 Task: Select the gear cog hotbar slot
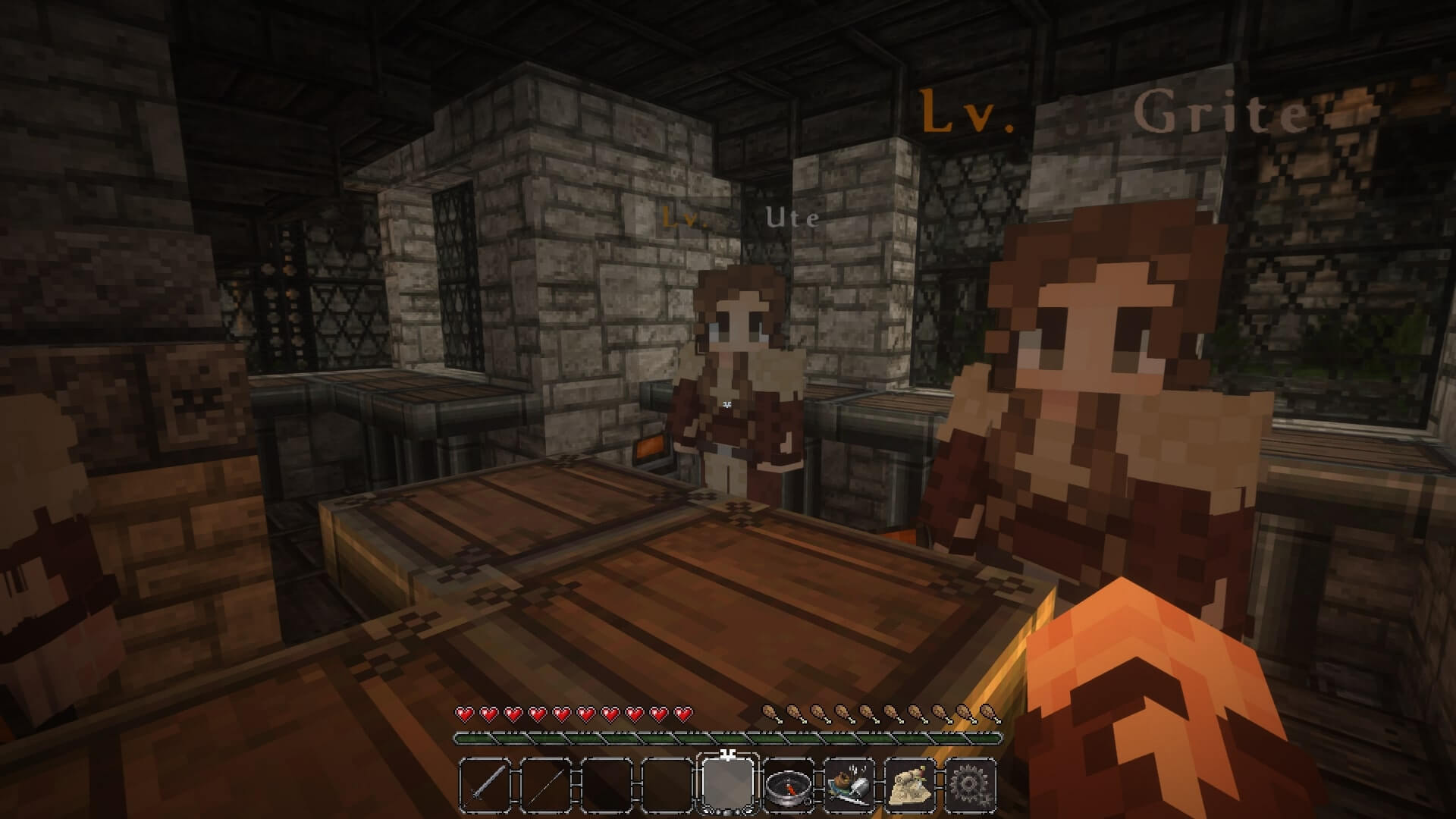971,783
